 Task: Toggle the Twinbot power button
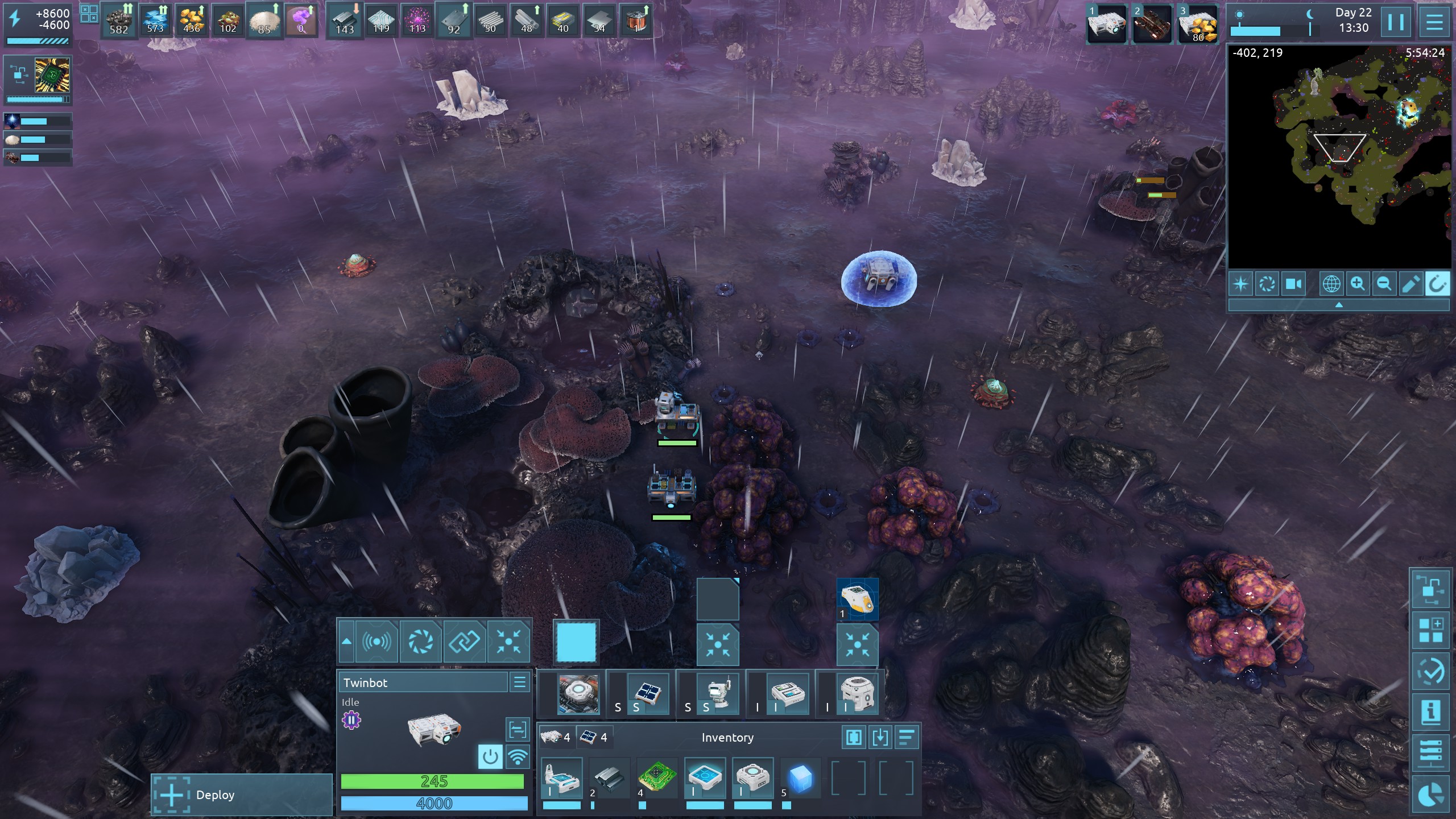coord(490,756)
